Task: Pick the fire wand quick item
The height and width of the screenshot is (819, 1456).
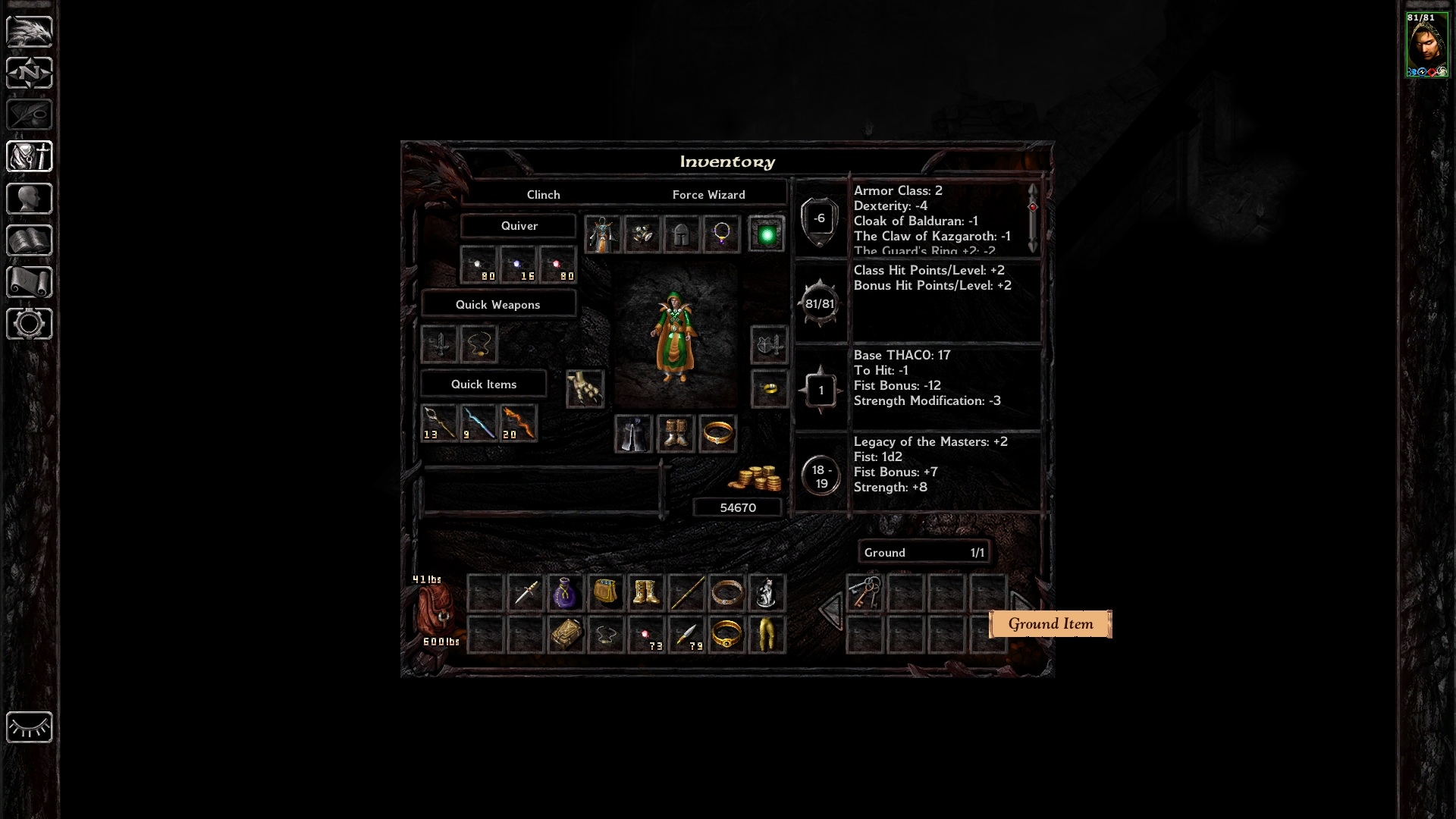Action: pos(519,422)
